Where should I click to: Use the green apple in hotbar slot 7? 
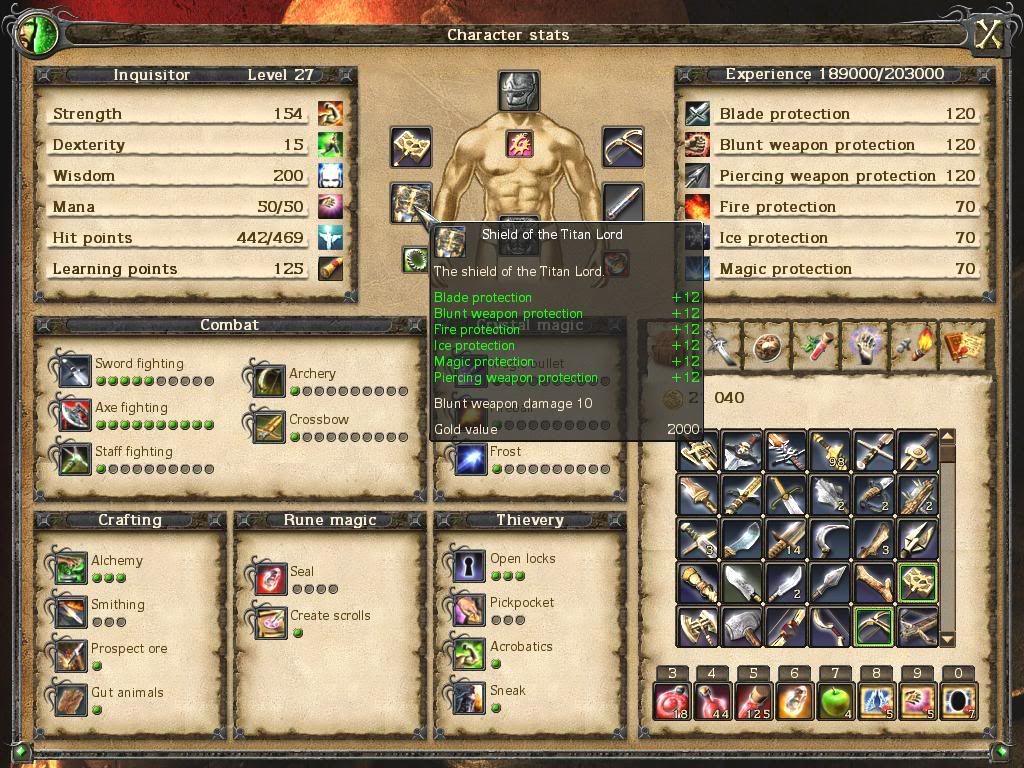click(834, 702)
